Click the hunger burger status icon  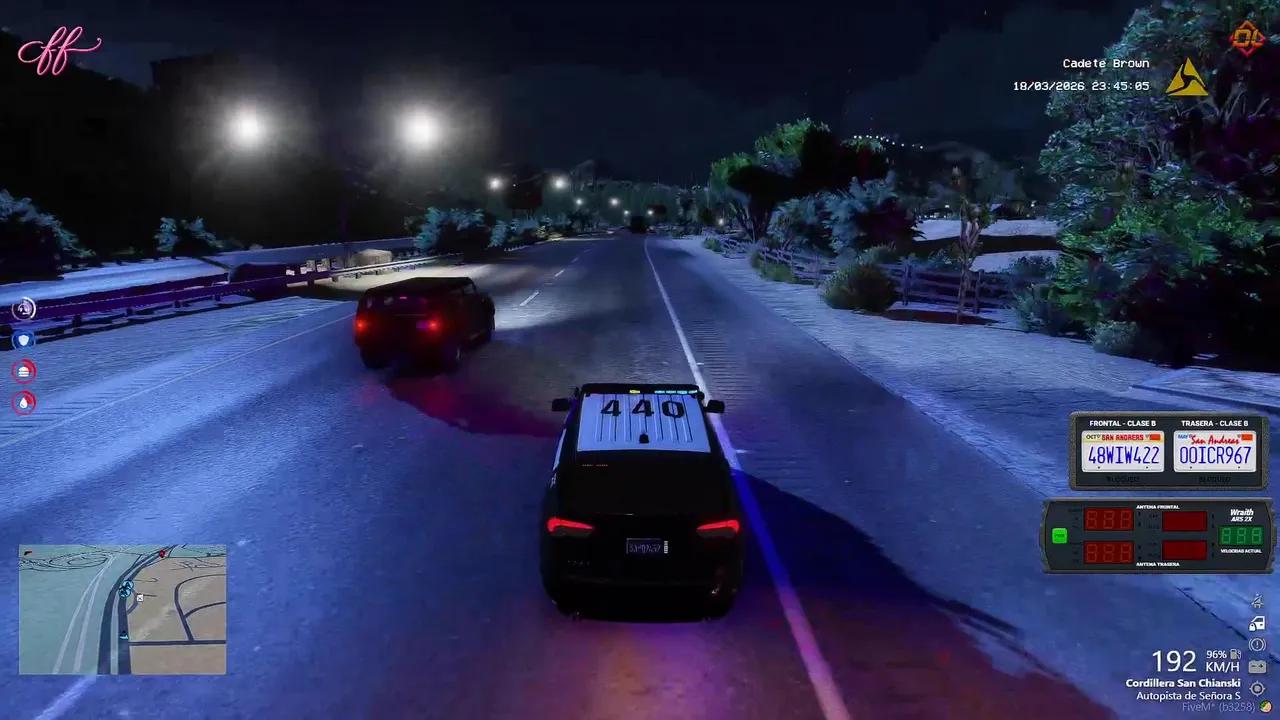pos(22,371)
